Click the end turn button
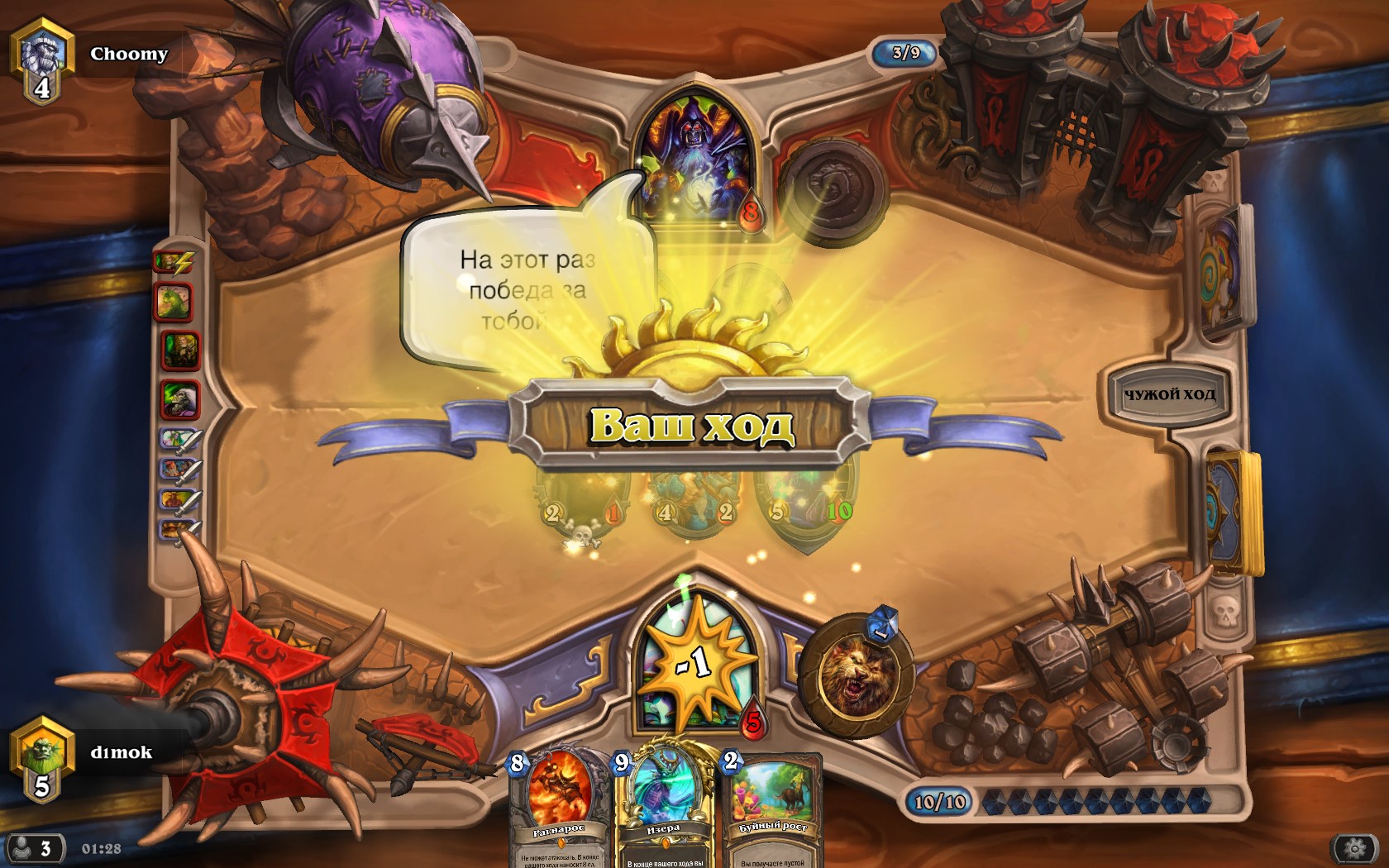1389x868 pixels. [x=1169, y=395]
